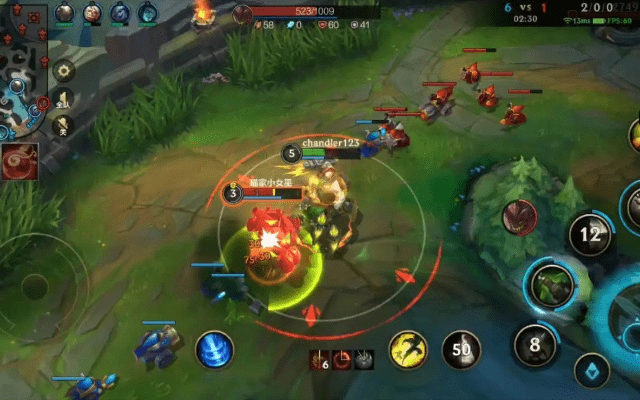The image size is (640, 400).
Task: Cast the yellow summoner spell
Action: (408, 349)
